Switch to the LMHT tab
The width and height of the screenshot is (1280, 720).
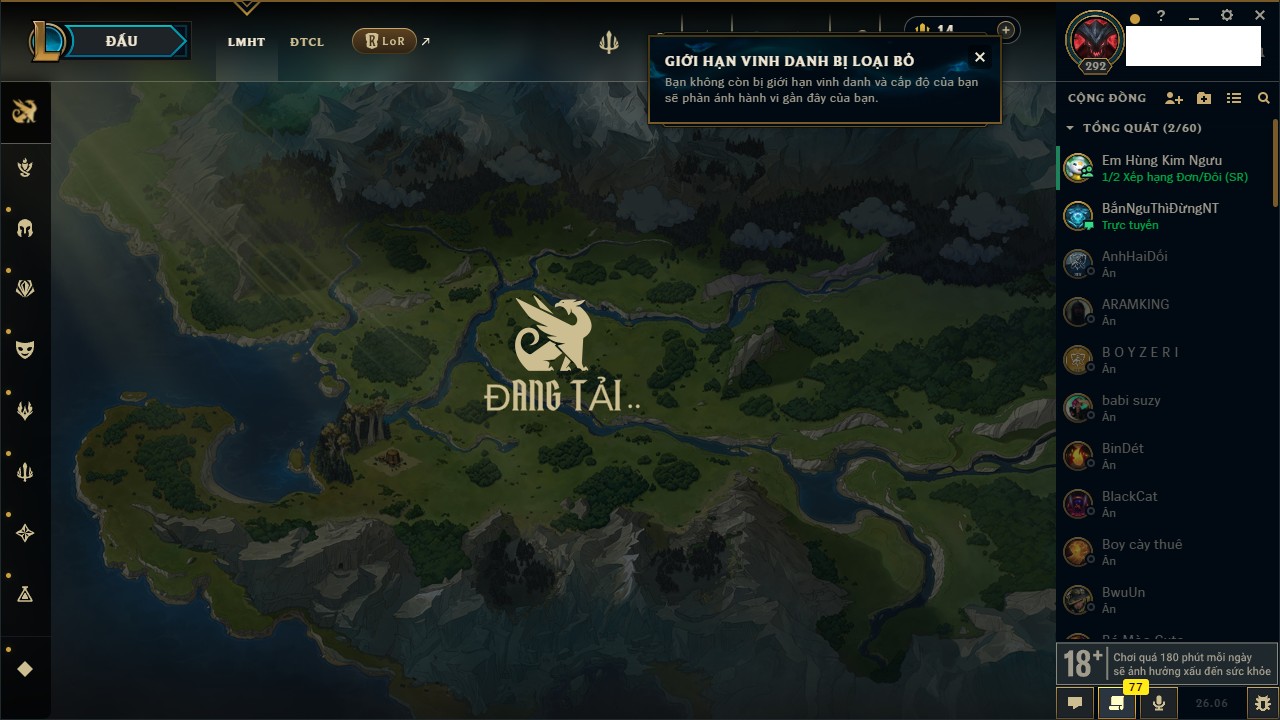246,42
